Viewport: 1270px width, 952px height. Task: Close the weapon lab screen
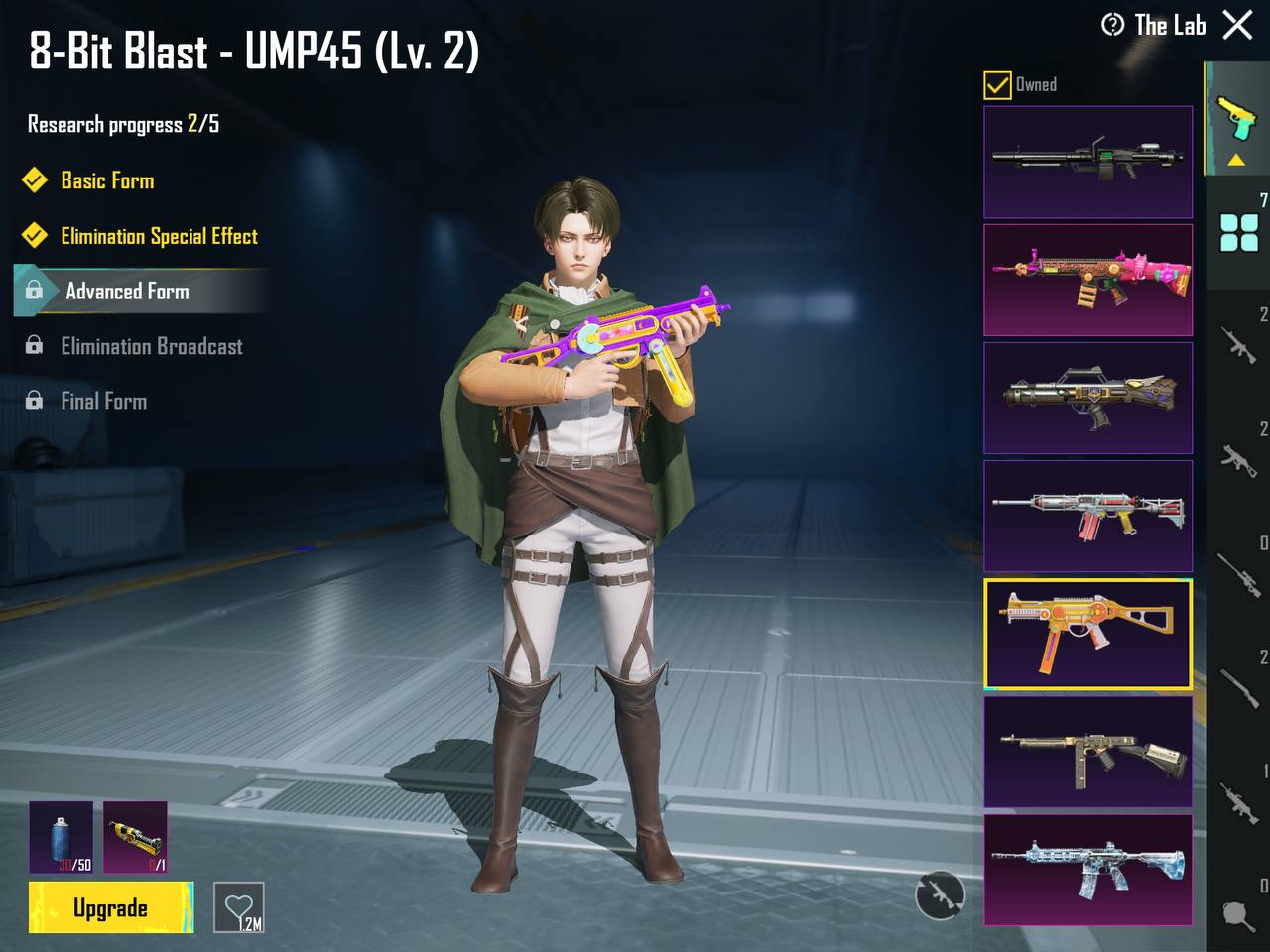coord(1237,25)
